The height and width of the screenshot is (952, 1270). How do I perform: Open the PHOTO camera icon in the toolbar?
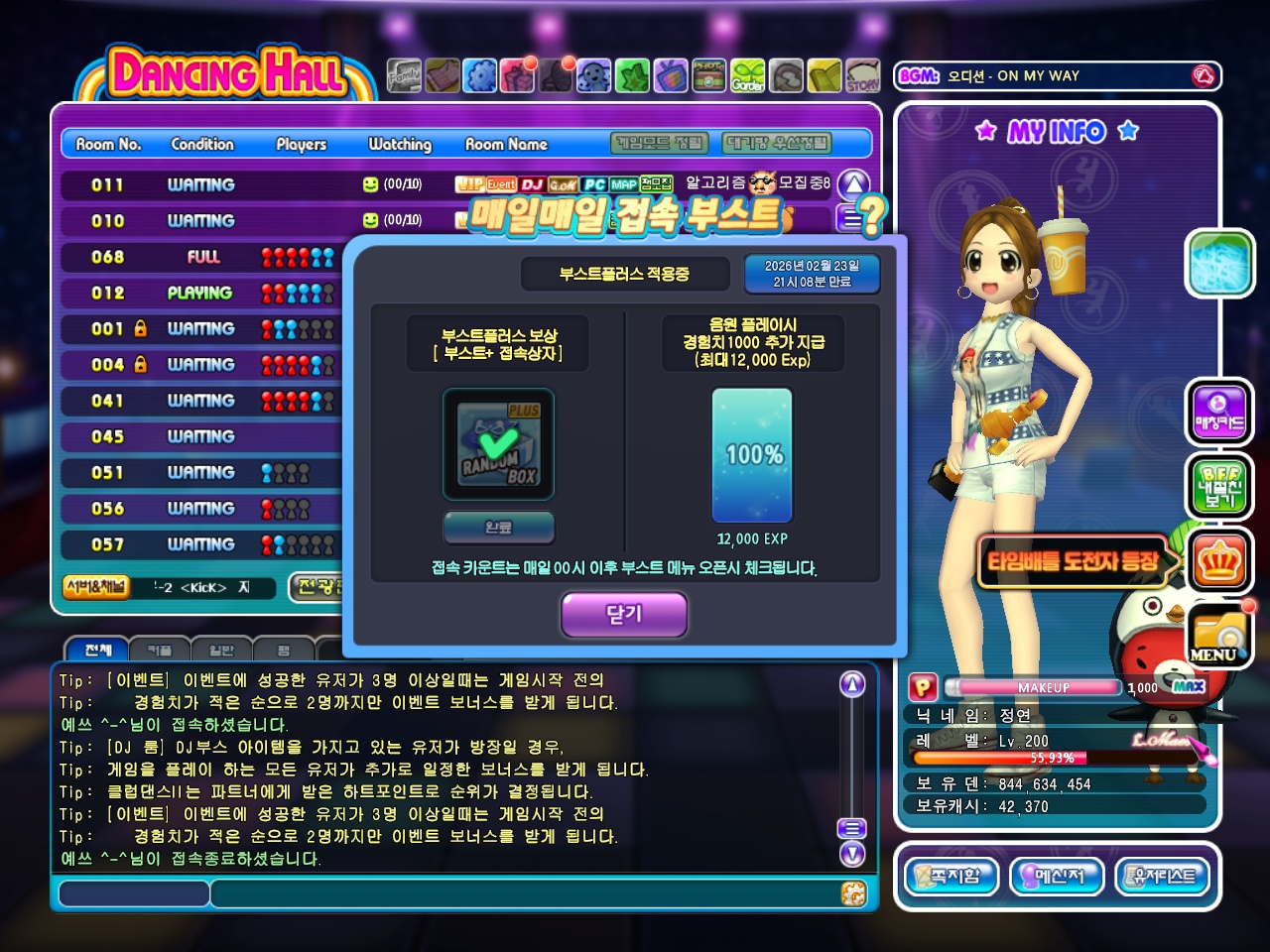point(710,75)
